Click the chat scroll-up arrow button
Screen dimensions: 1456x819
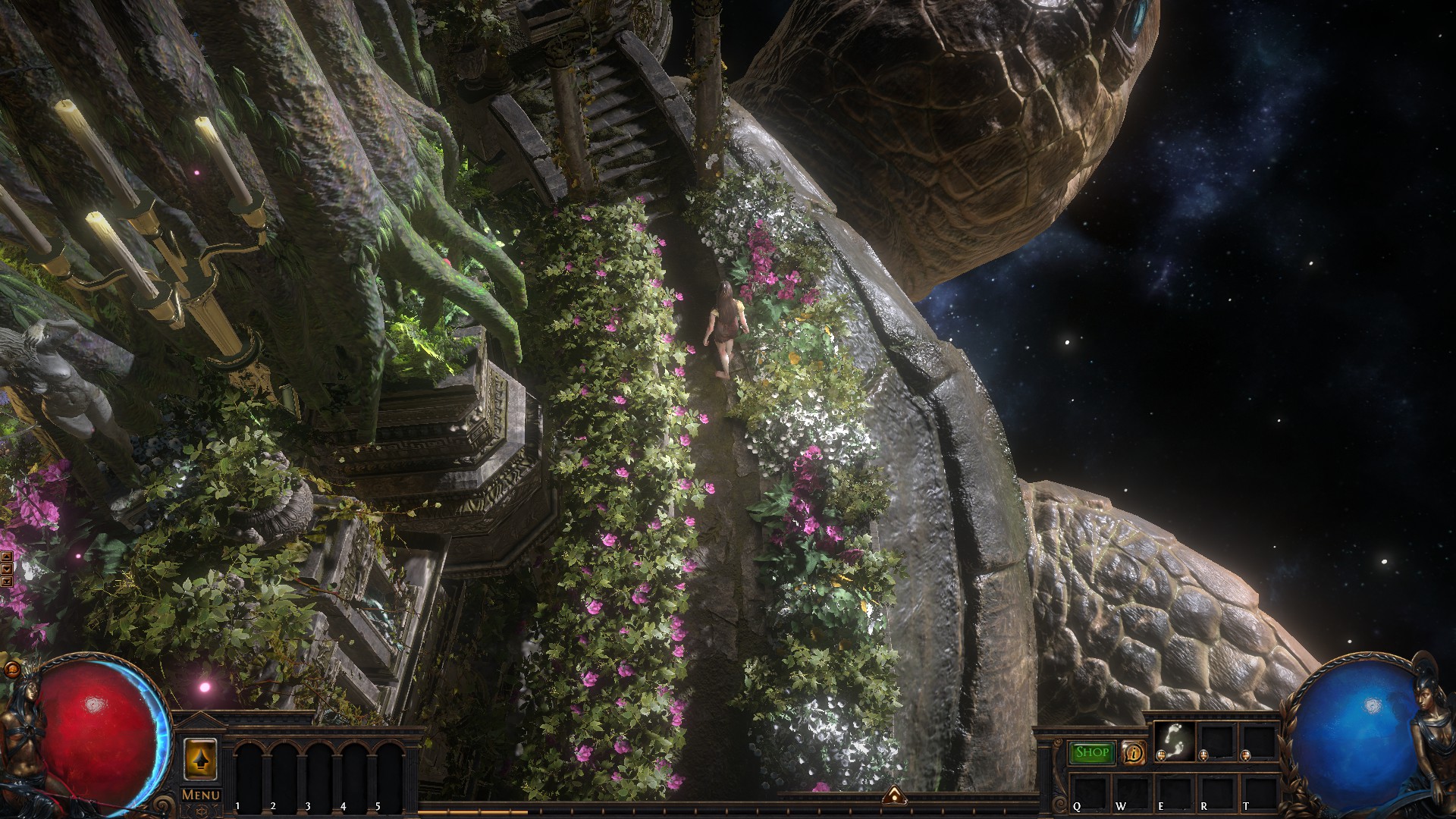click(x=7, y=556)
